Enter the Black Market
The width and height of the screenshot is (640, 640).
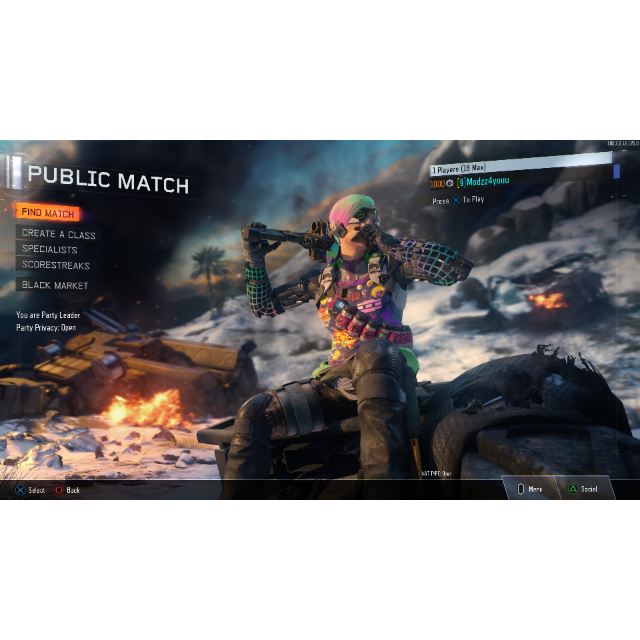tap(55, 286)
